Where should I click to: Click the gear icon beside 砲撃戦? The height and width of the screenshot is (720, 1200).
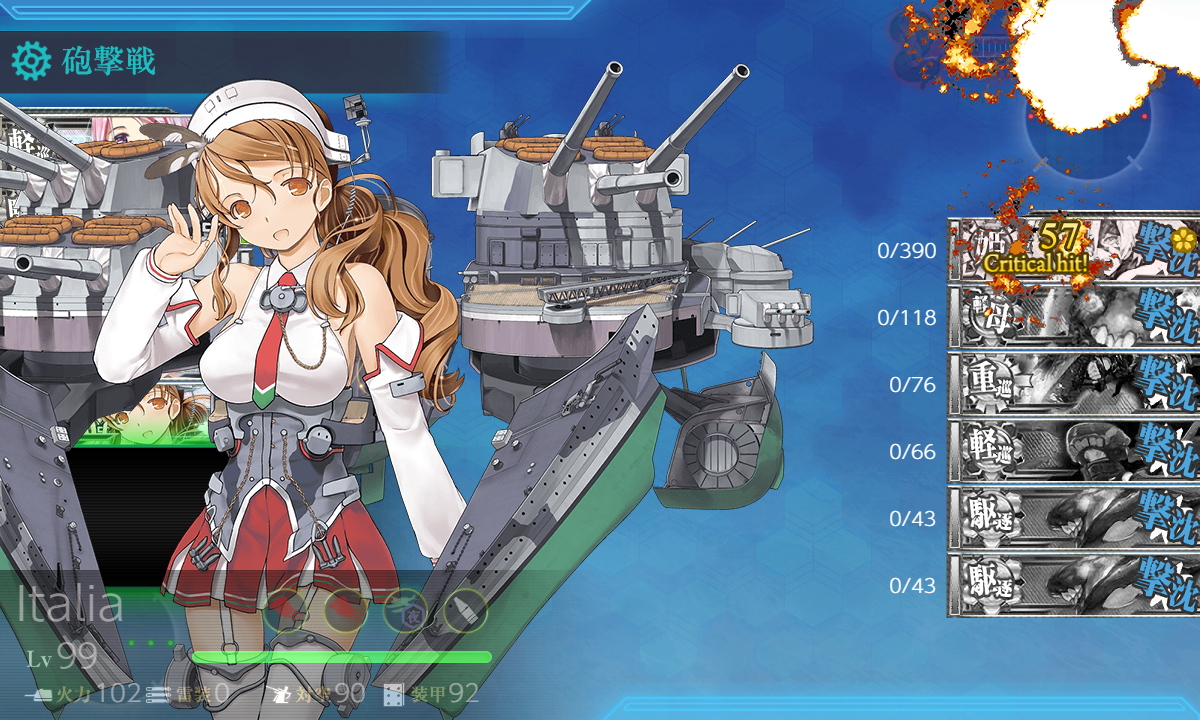point(31,62)
